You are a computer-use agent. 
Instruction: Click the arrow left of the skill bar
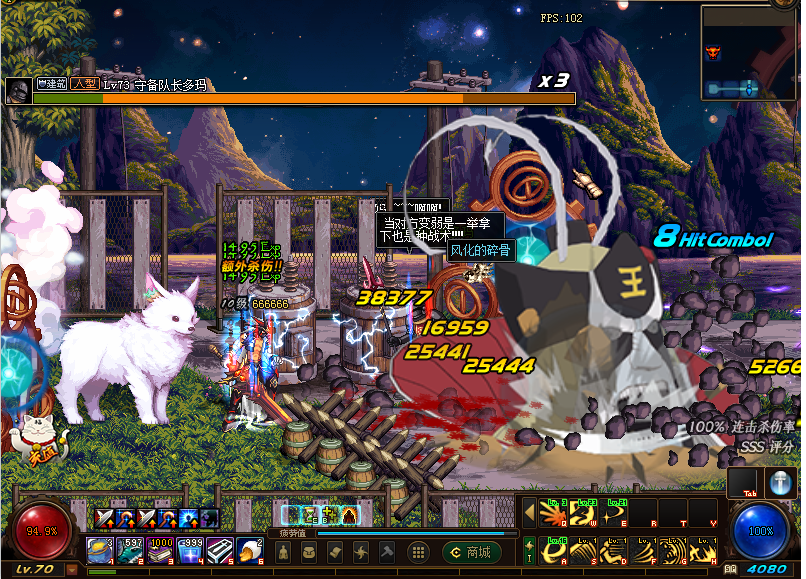pyautogui.click(x=529, y=514)
